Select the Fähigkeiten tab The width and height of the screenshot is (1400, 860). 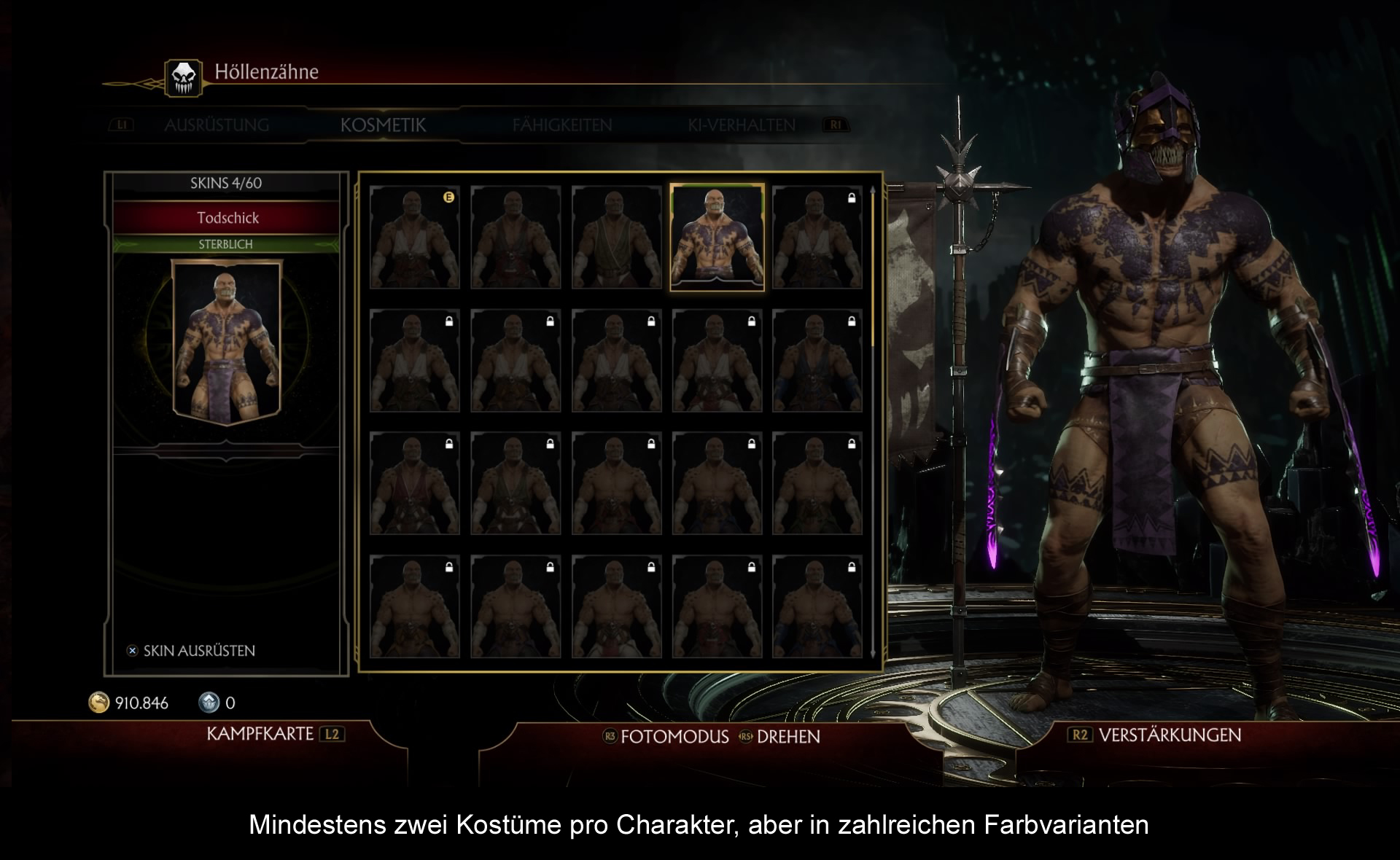click(x=561, y=125)
